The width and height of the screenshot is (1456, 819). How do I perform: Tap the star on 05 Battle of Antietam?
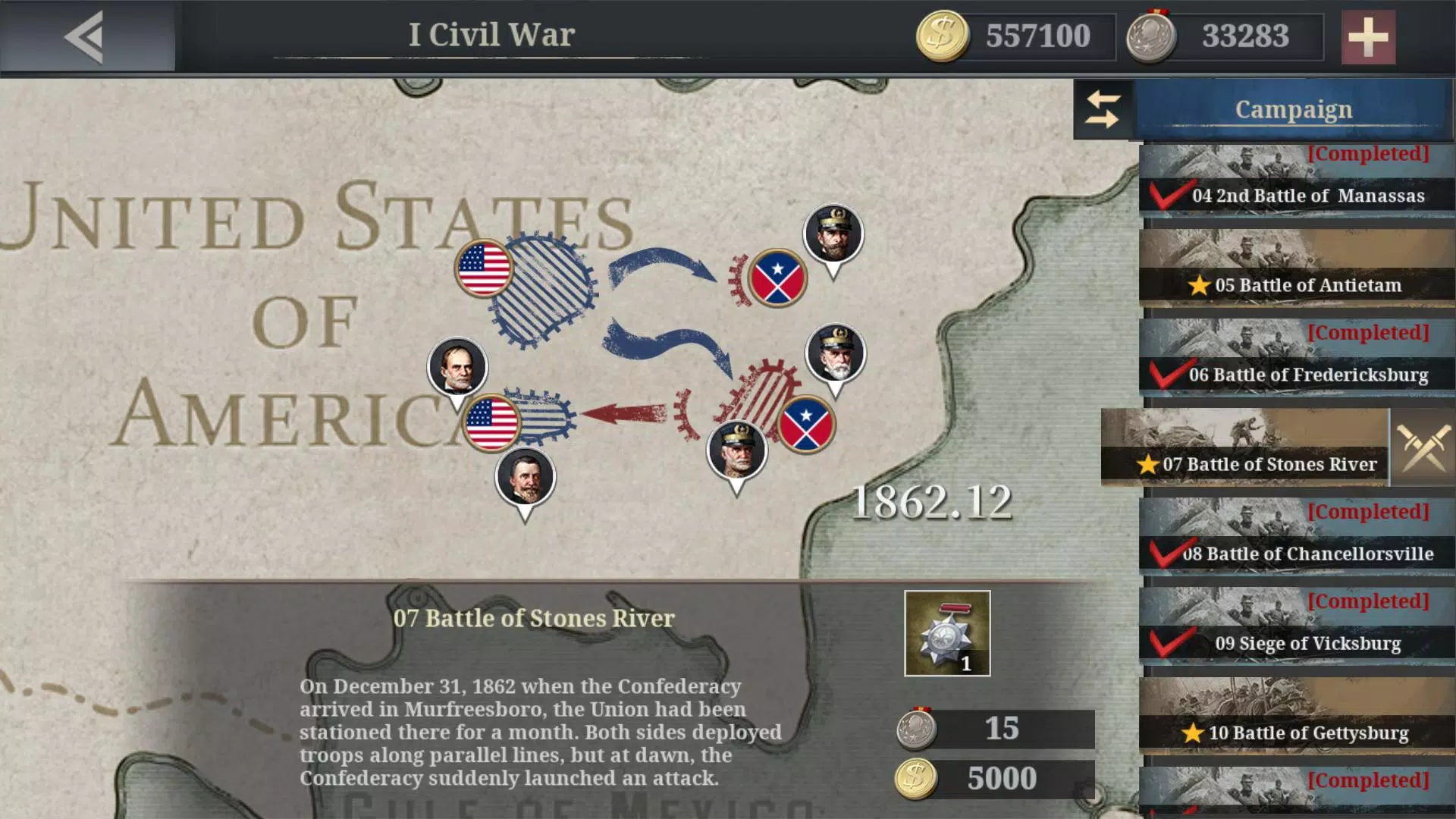coord(1200,284)
